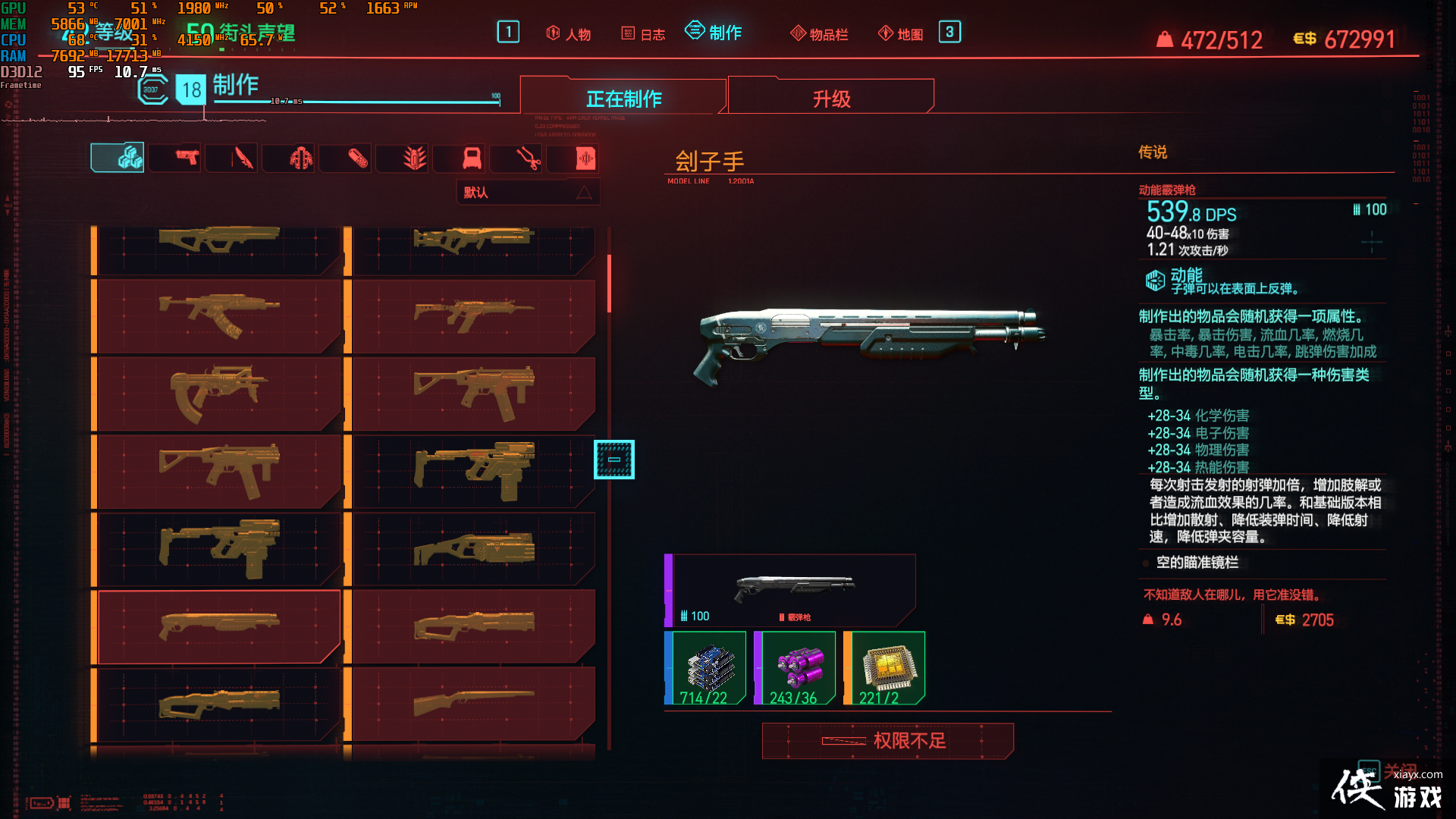
Task: Select the knife melee-weapons filter icon
Action: (x=231, y=158)
